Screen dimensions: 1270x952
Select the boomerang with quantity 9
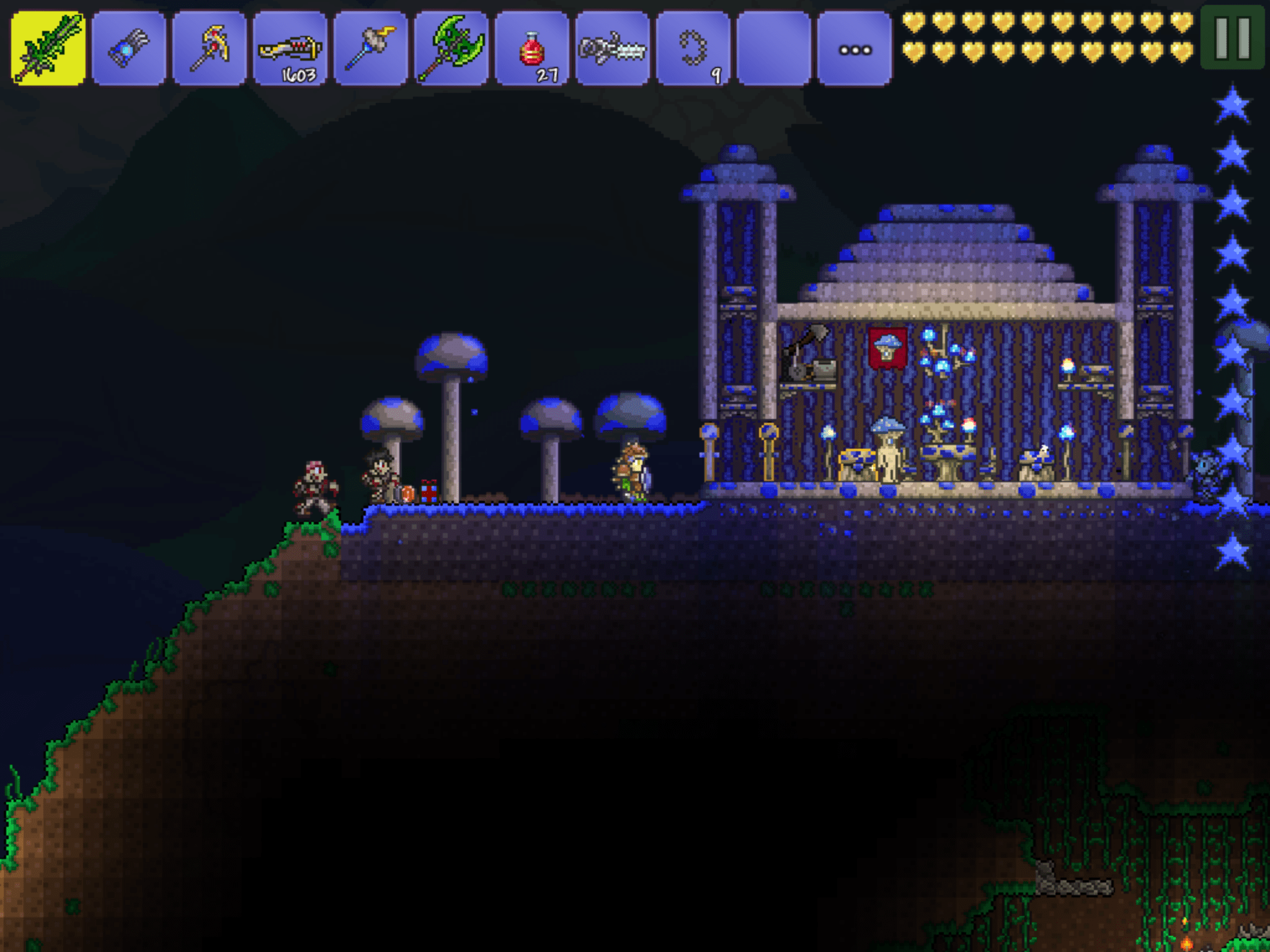pyautogui.click(x=699, y=45)
